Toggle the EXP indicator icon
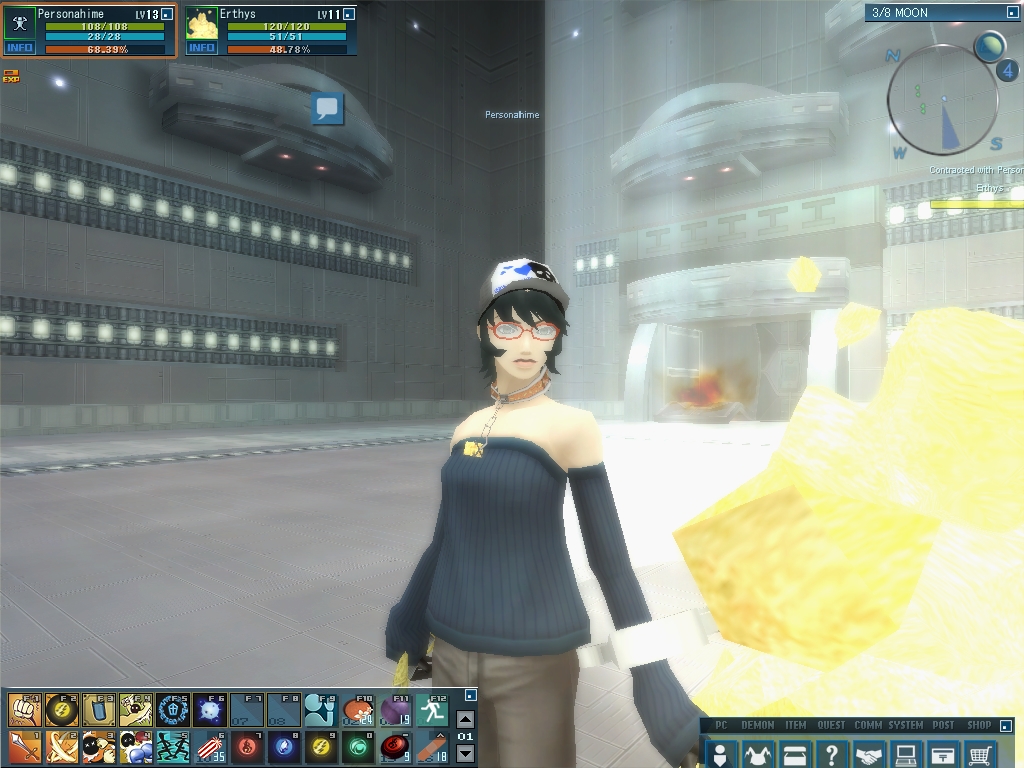This screenshot has width=1024, height=768. [11, 76]
